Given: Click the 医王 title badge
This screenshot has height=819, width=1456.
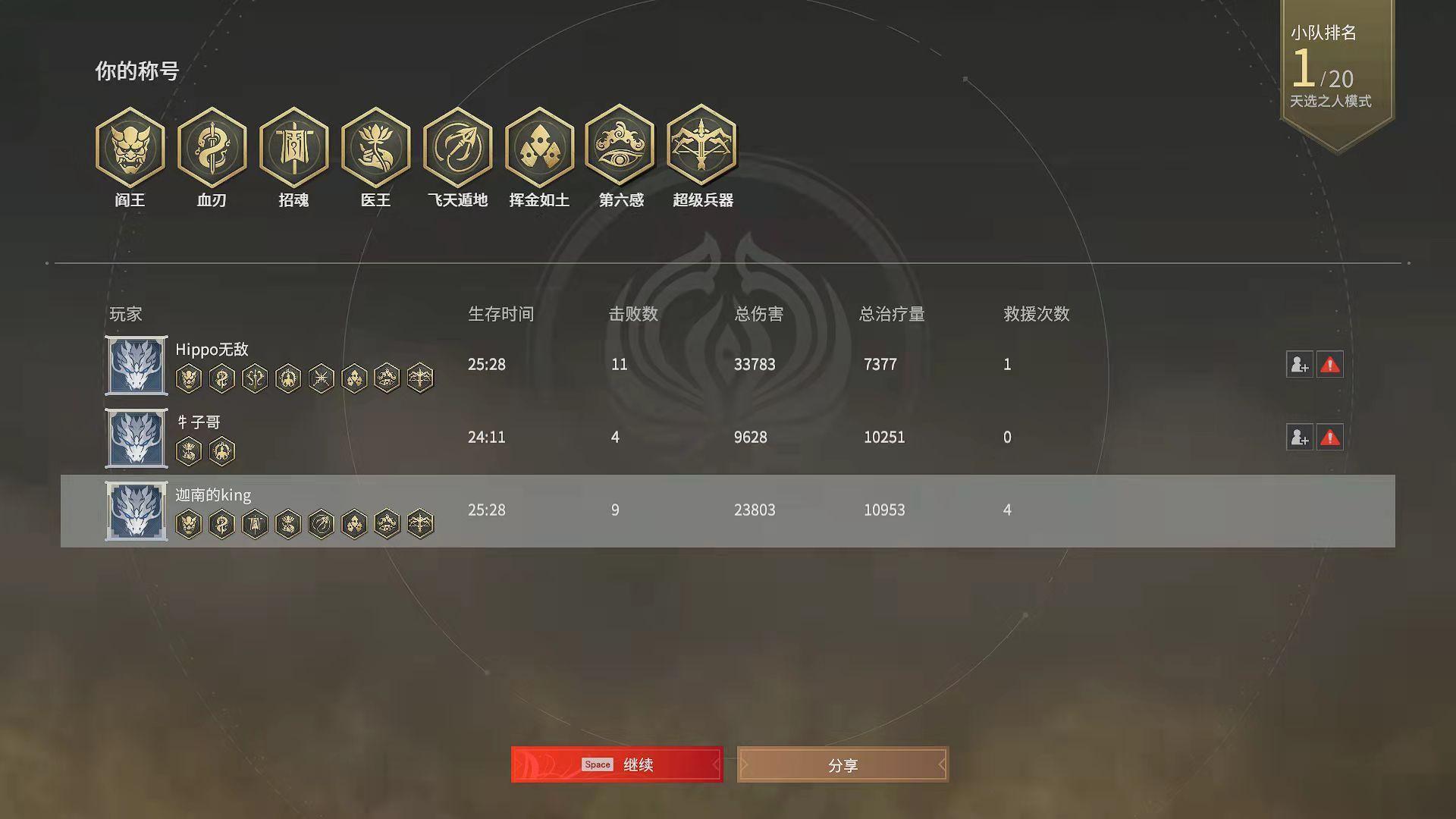Looking at the screenshot, I should [375, 148].
